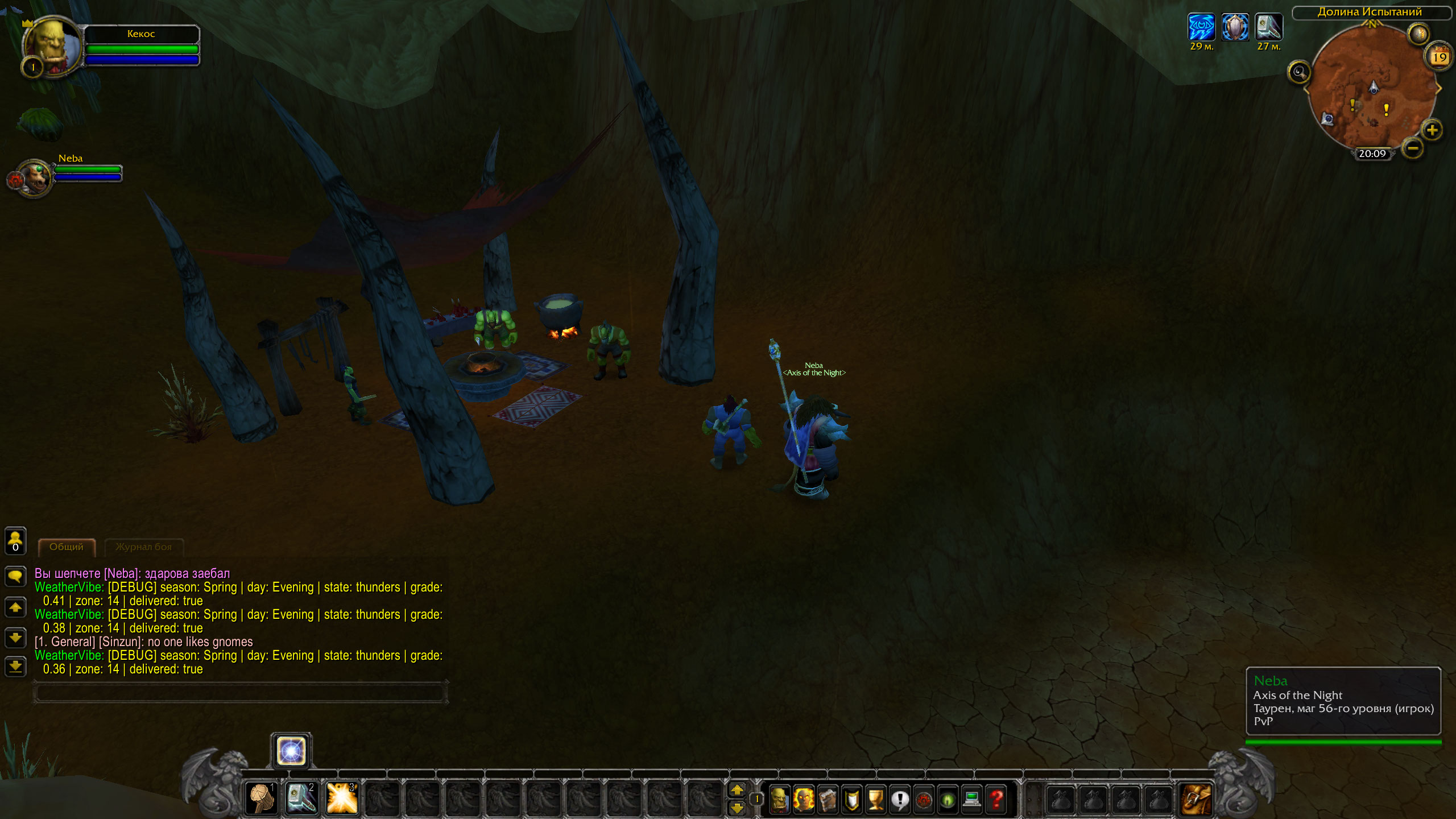Use the wooden mace attack in slot 1
Image resolution: width=1456 pixels, height=819 pixels.
[x=261, y=799]
